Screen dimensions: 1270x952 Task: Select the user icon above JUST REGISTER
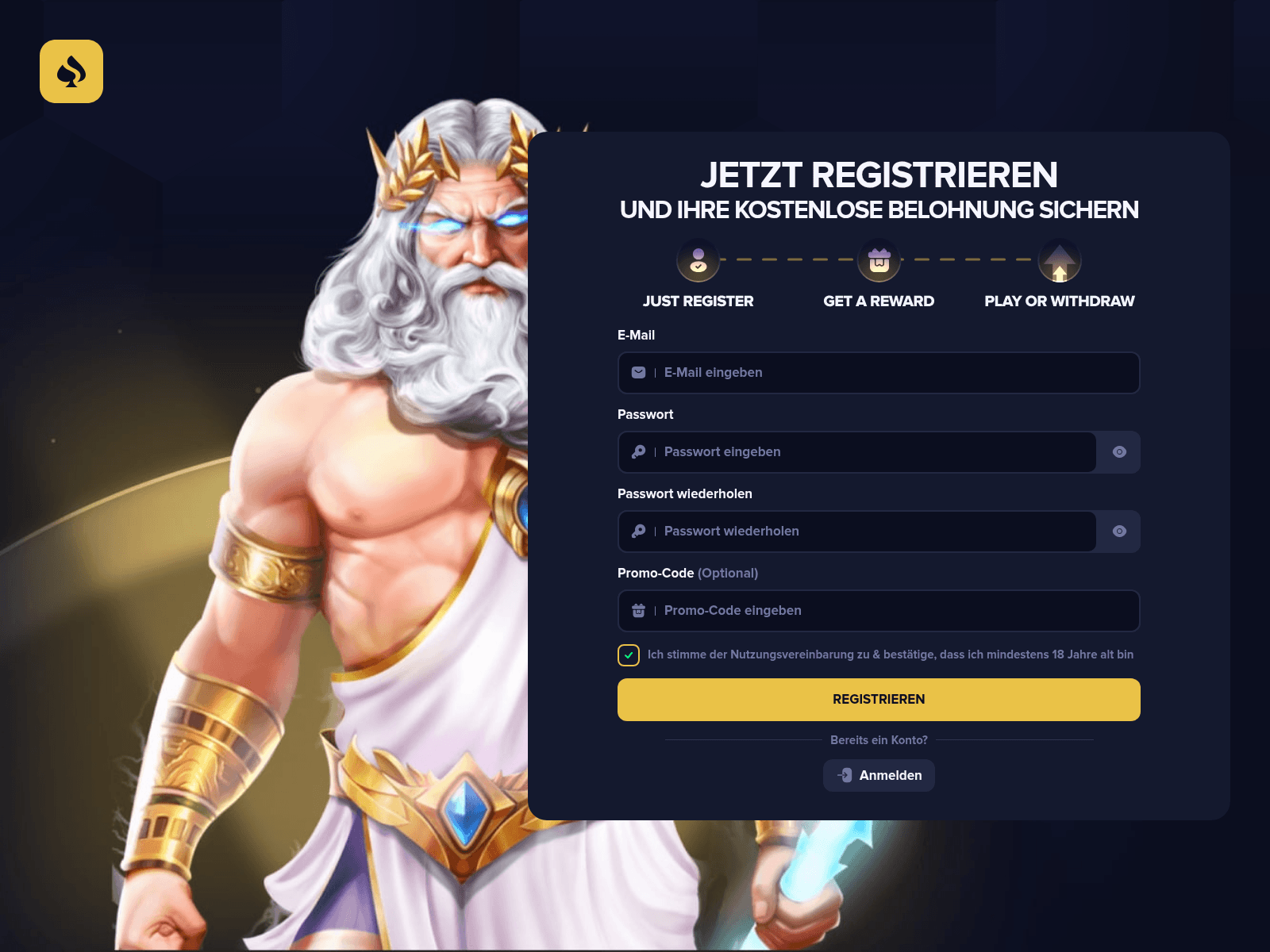pyautogui.click(x=698, y=260)
